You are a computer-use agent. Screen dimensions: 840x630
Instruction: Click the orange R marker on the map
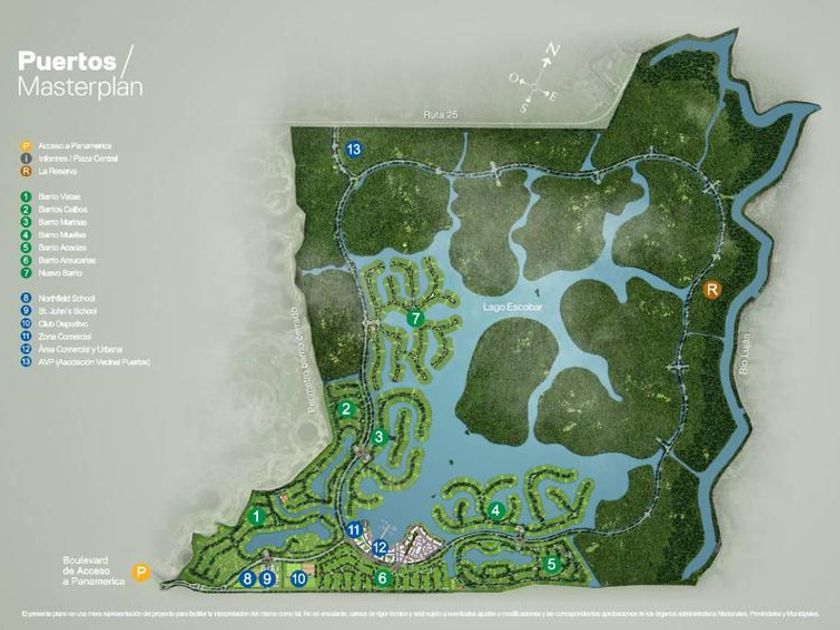point(712,291)
